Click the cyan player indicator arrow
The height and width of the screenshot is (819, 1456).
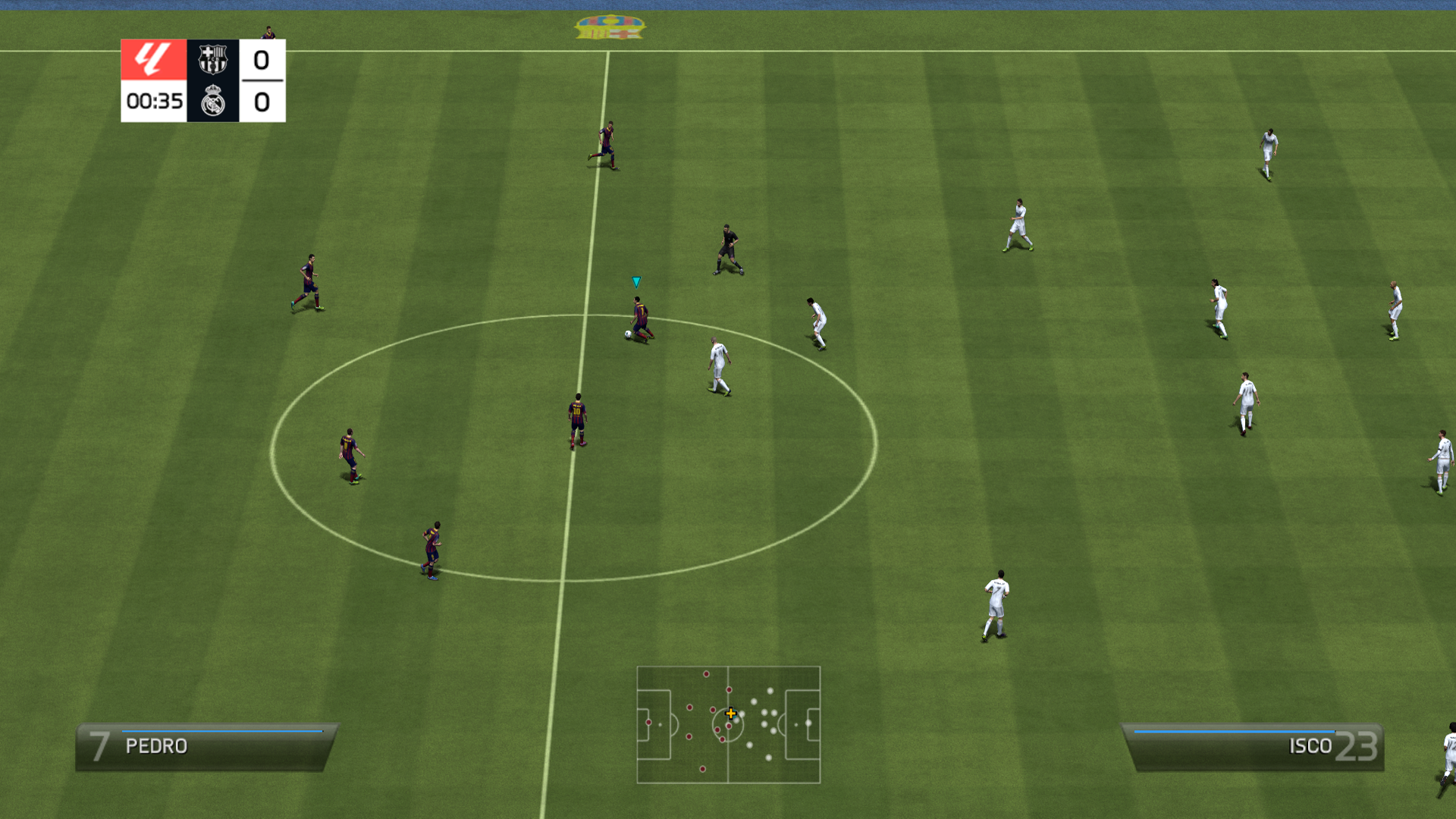pyautogui.click(x=635, y=281)
